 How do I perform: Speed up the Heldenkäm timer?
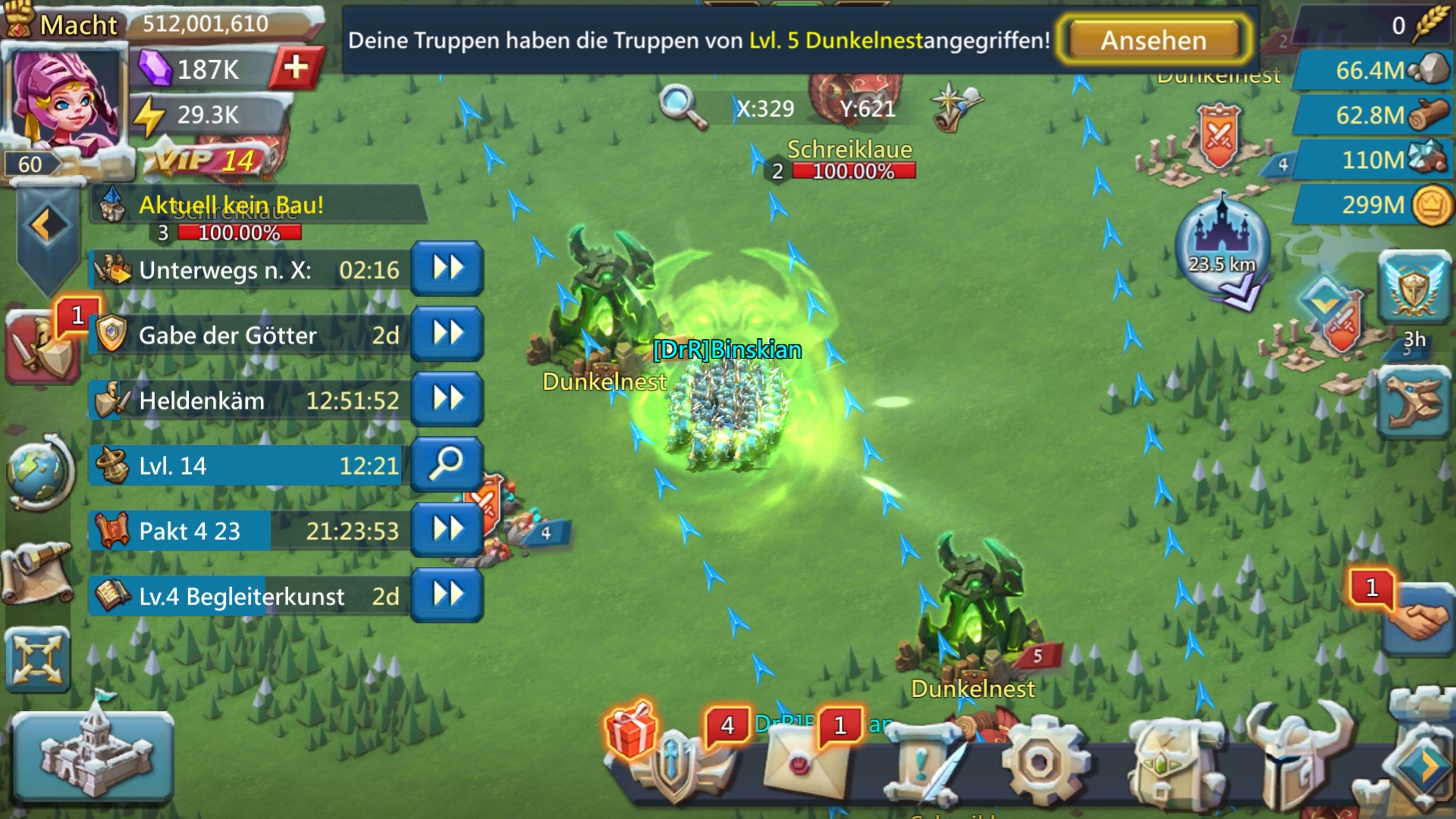point(447,399)
